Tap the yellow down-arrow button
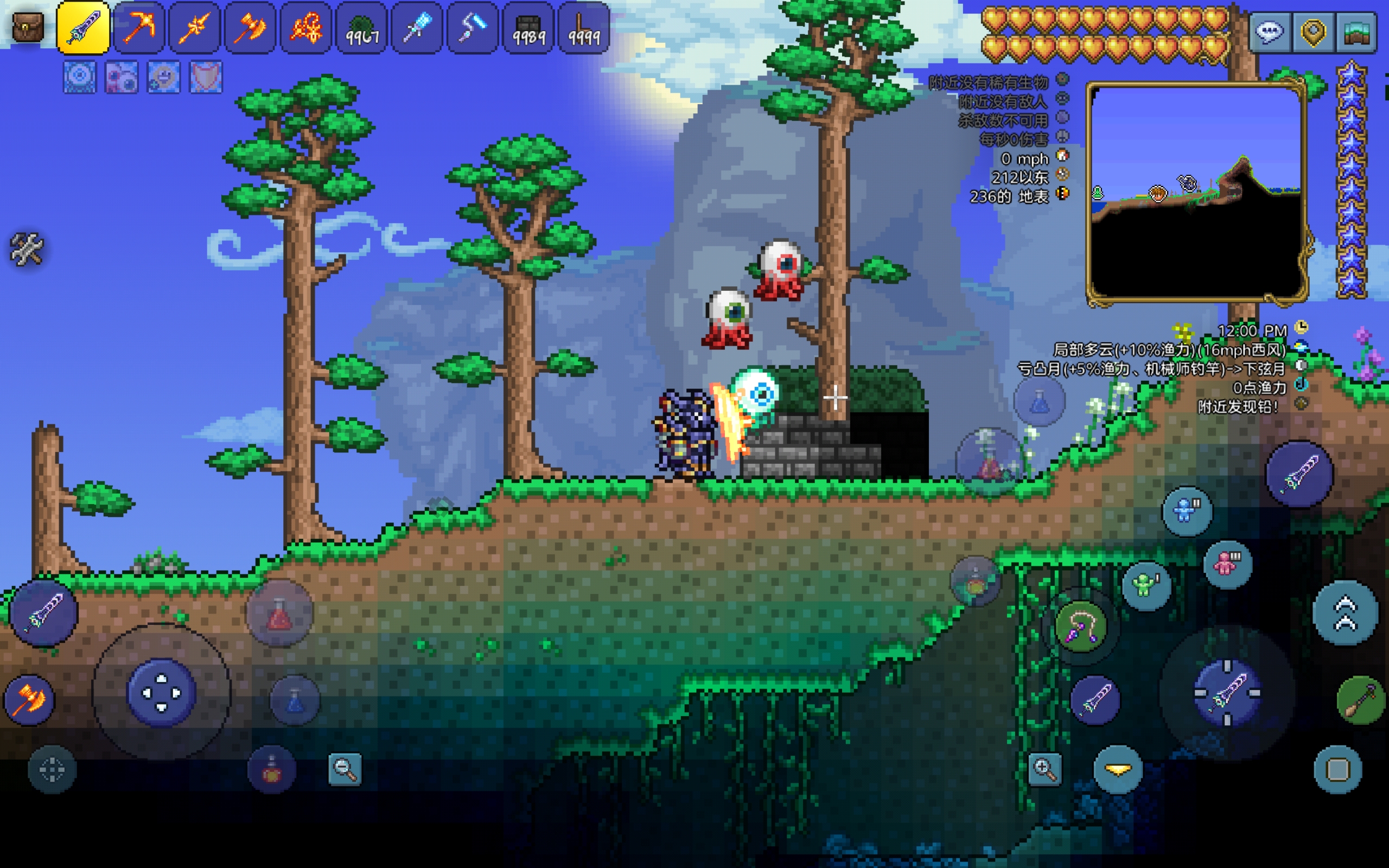The height and width of the screenshot is (868, 1389). (1118, 769)
